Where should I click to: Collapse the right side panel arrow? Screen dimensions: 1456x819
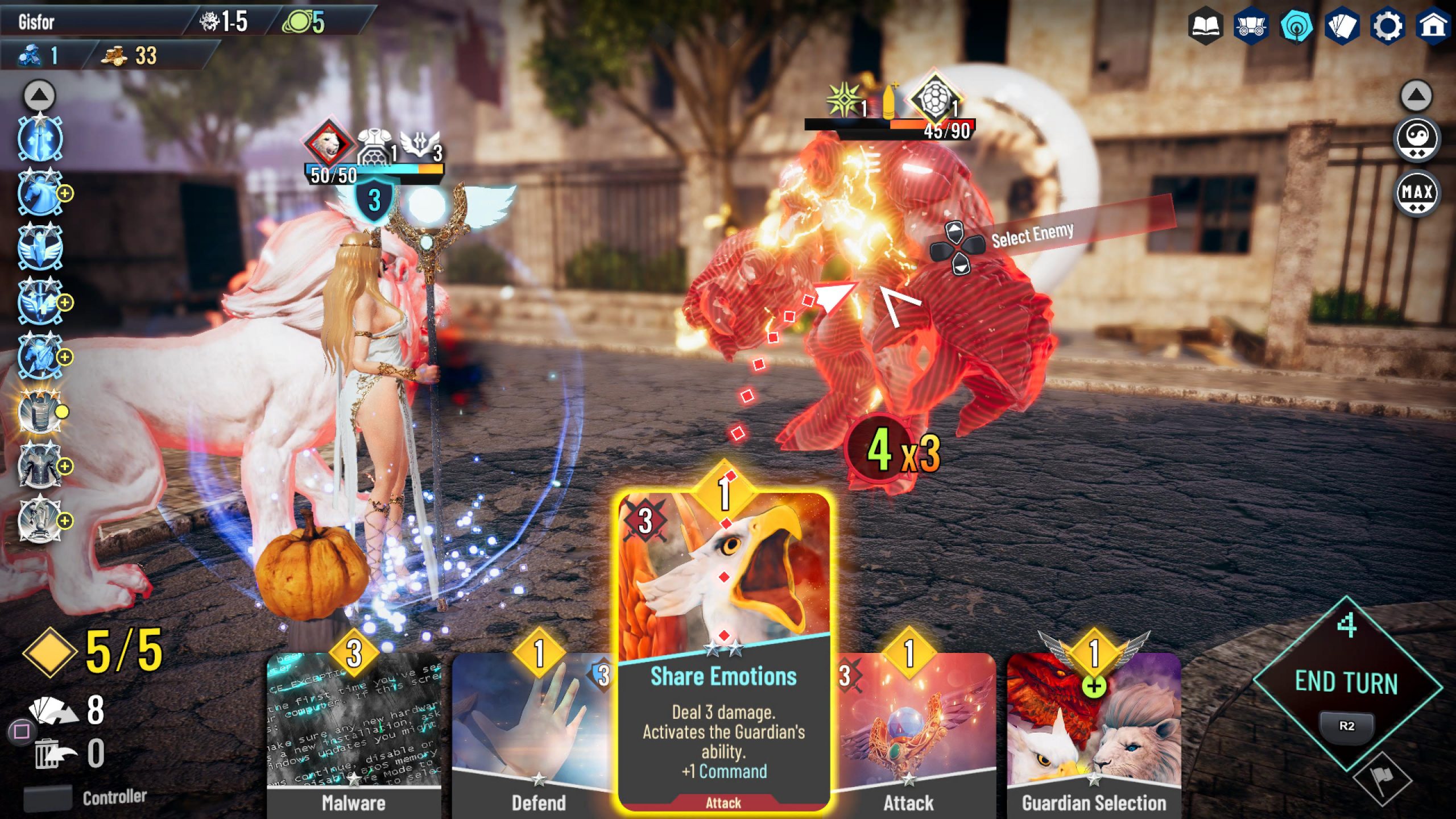1416,95
